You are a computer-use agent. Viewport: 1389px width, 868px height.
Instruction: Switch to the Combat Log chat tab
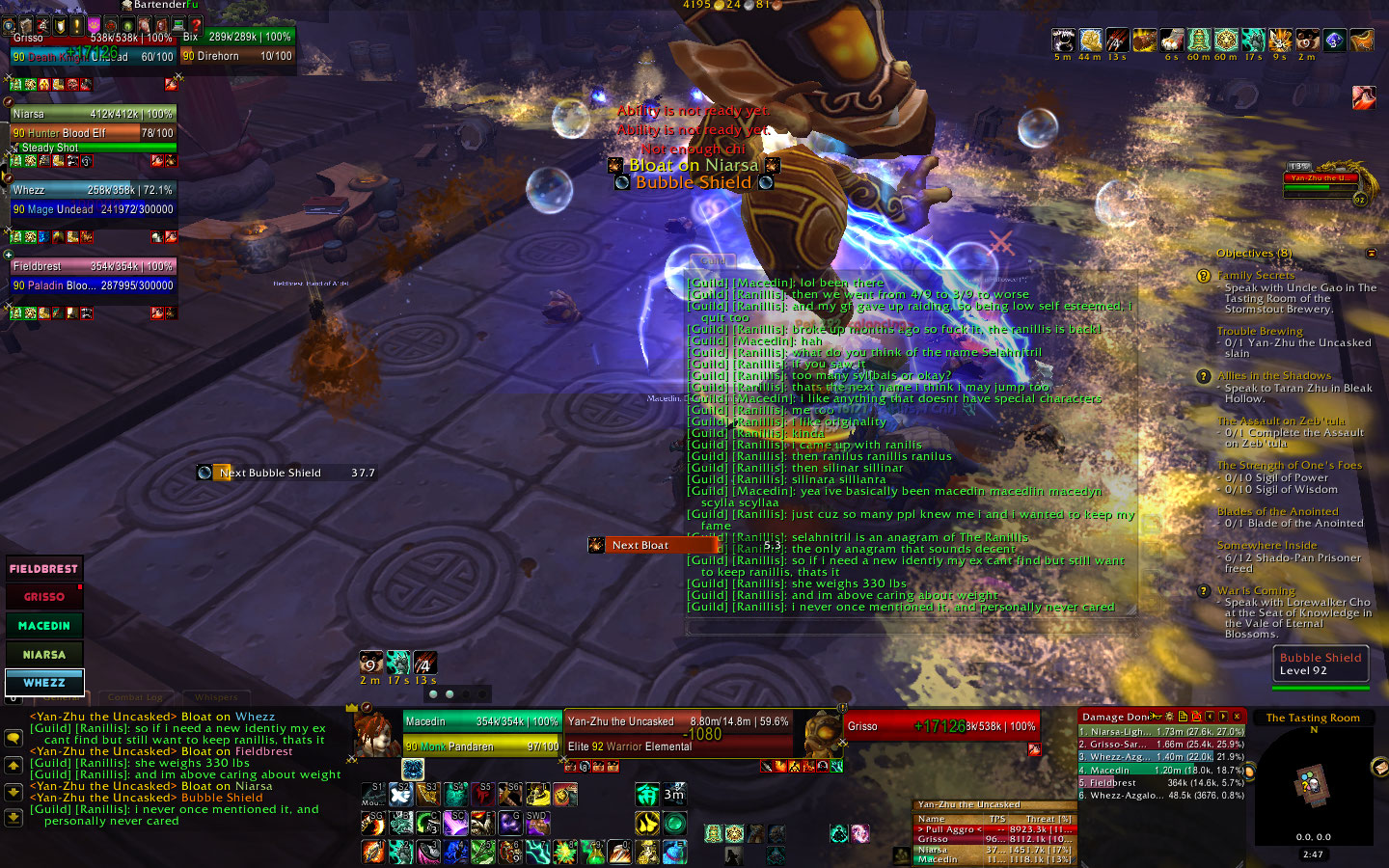click(135, 697)
